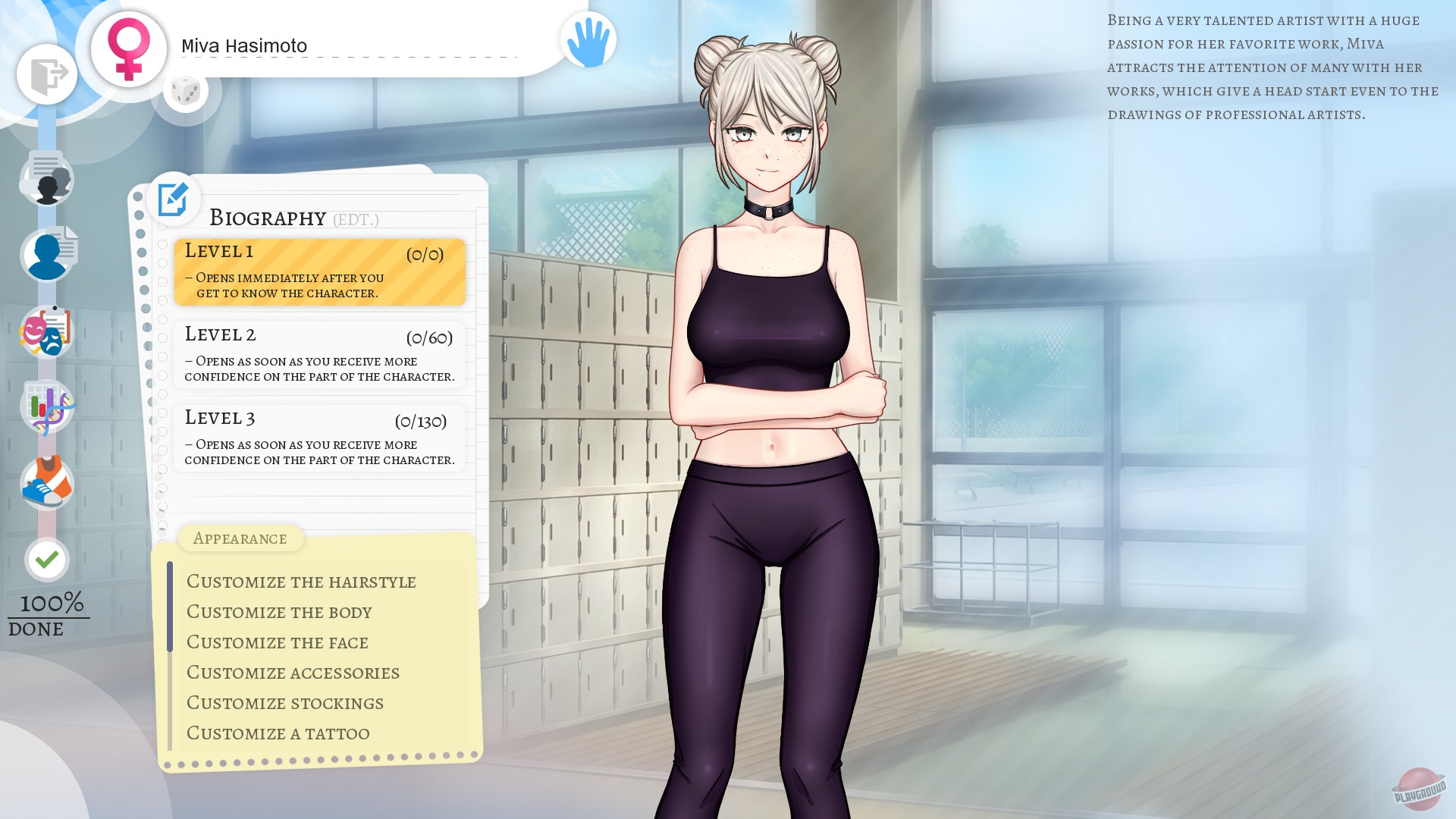
Task: Click the exit door icon at top left
Action: 47,74
